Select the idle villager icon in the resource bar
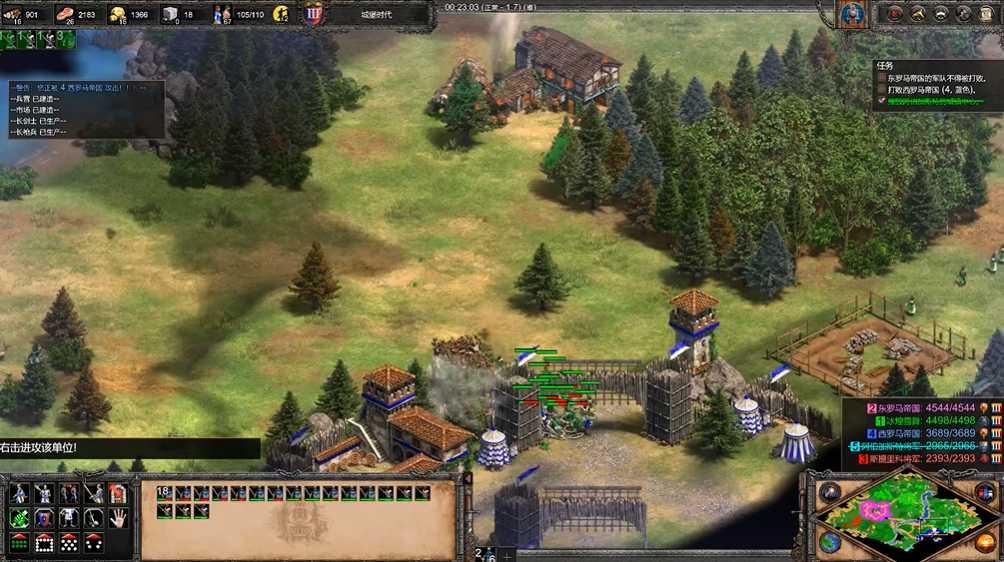 (281, 14)
